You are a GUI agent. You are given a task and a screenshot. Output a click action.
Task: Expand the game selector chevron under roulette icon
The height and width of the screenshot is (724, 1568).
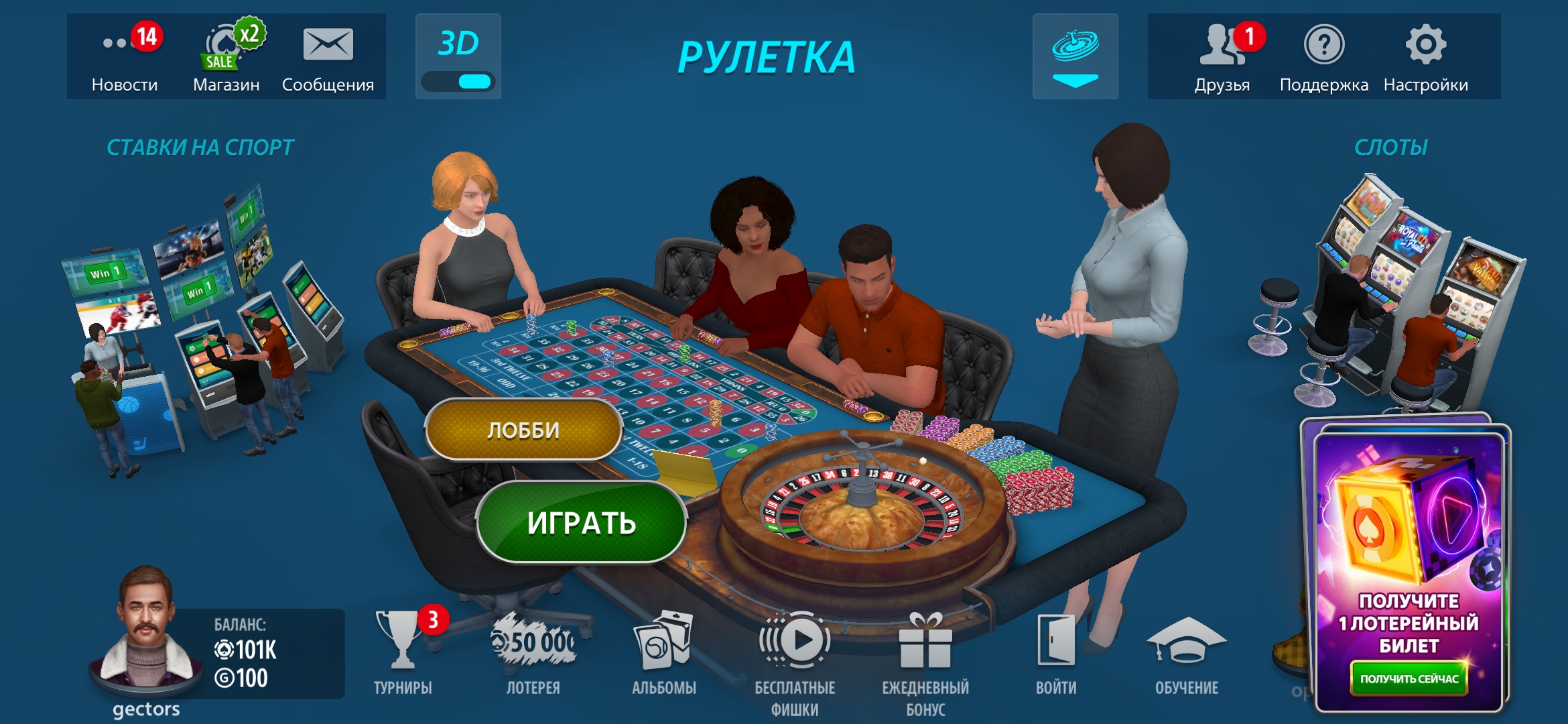(x=1075, y=79)
